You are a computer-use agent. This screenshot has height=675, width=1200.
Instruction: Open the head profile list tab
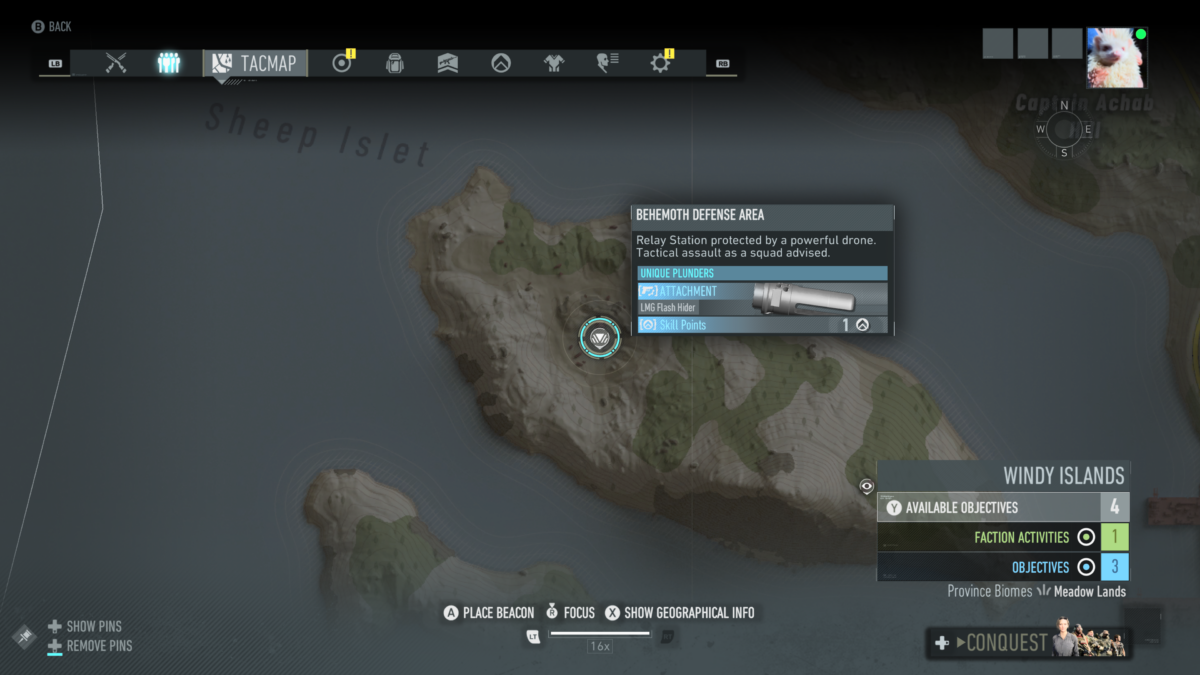(607, 63)
